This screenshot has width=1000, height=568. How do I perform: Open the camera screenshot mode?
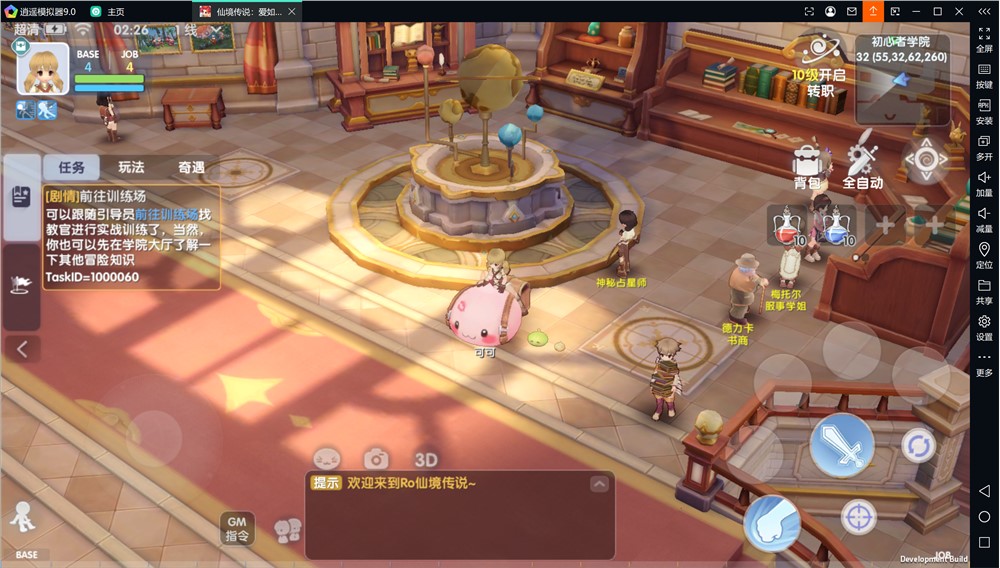click(x=376, y=459)
